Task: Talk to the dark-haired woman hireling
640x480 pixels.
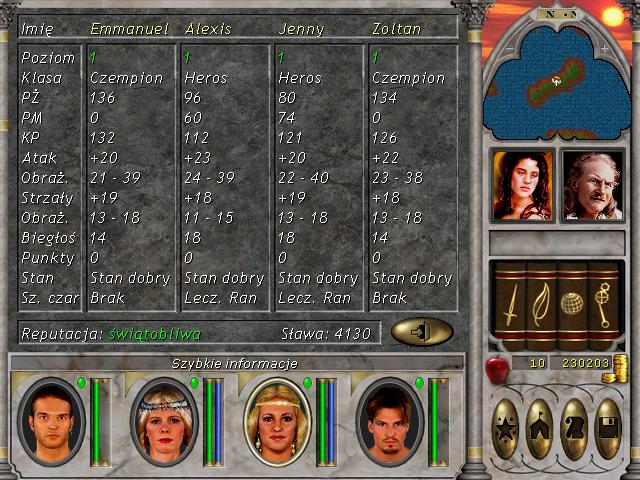Action: coord(522,185)
